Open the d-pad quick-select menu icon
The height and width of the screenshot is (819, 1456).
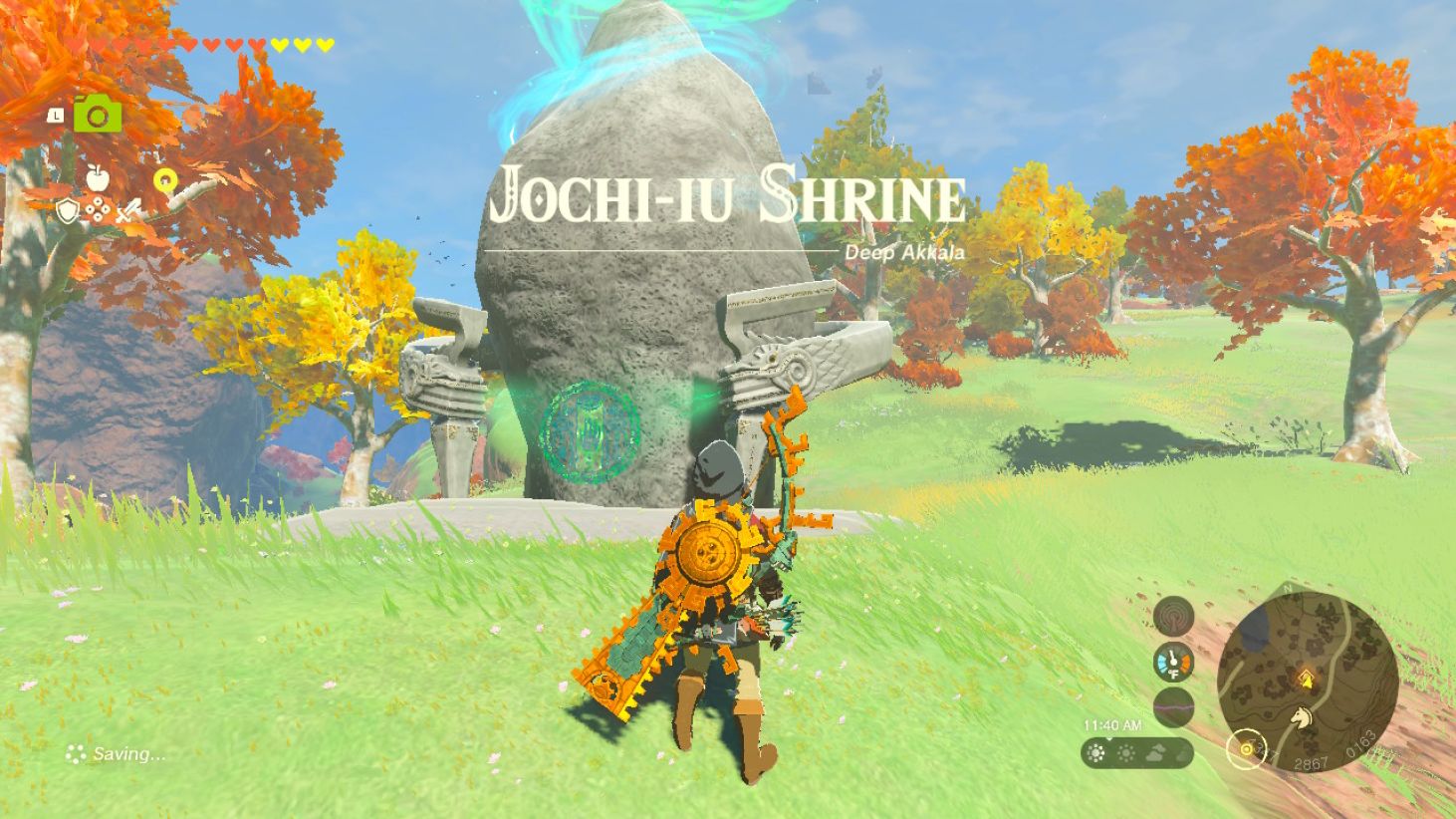pos(98,209)
